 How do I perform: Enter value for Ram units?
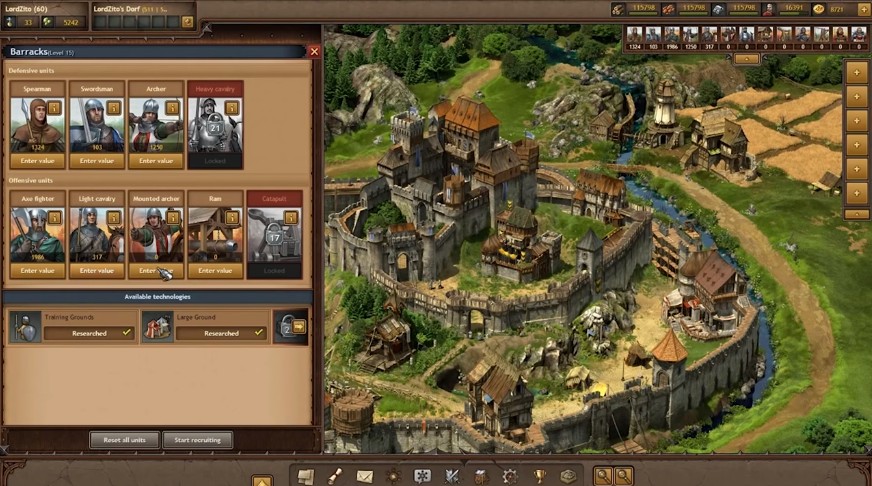[215, 270]
